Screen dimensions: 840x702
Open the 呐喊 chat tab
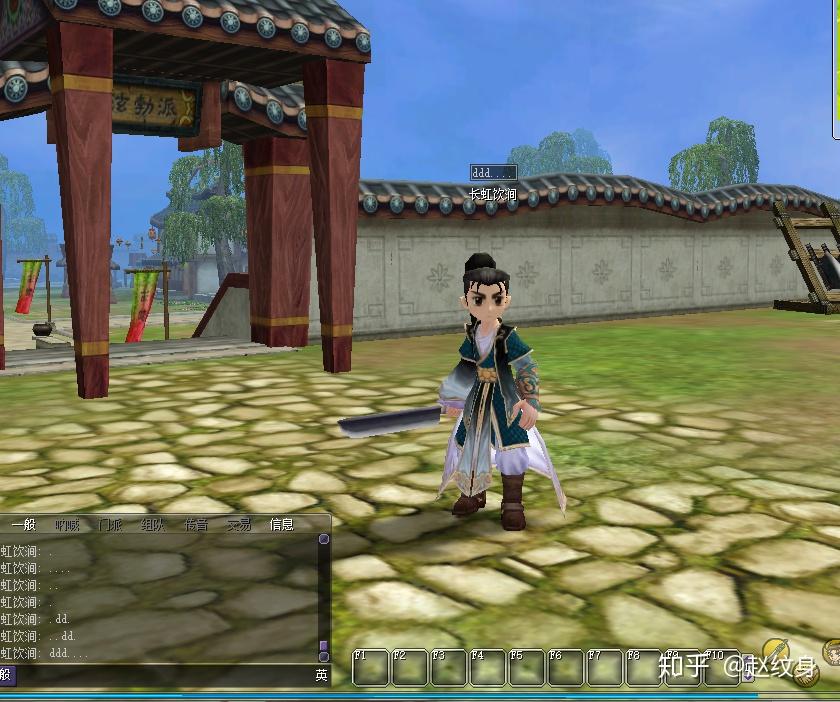67,524
